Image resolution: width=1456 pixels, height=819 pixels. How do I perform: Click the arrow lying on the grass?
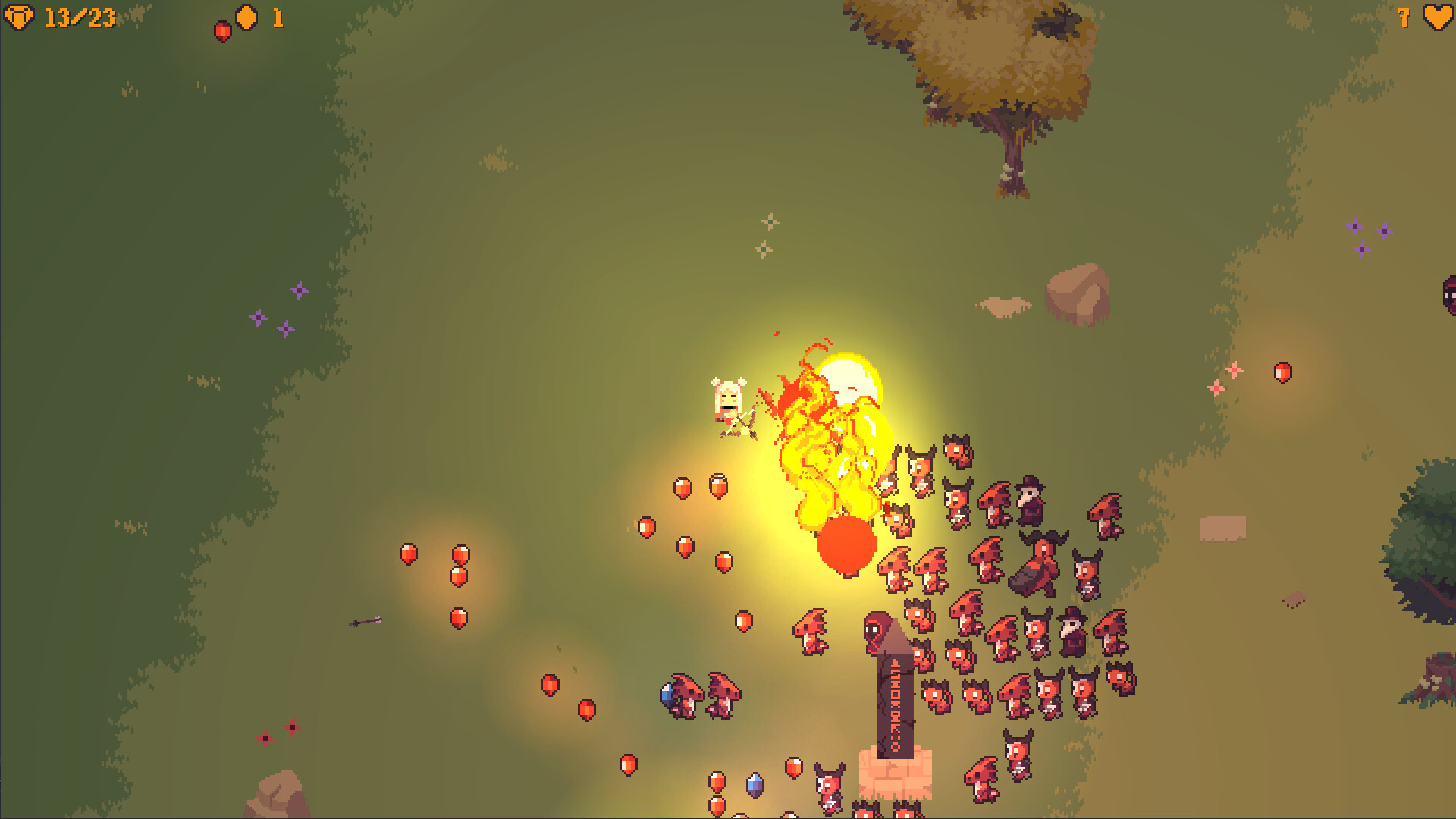point(366,622)
